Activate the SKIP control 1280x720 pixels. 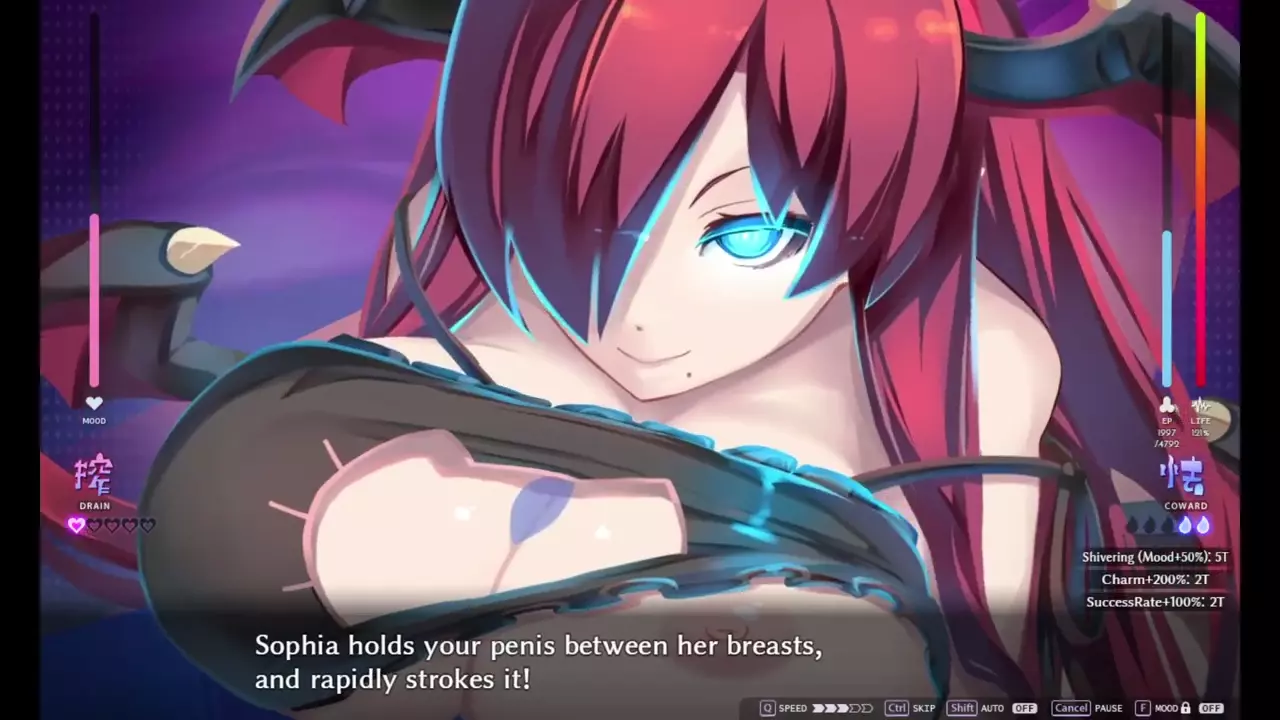(x=910, y=708)
